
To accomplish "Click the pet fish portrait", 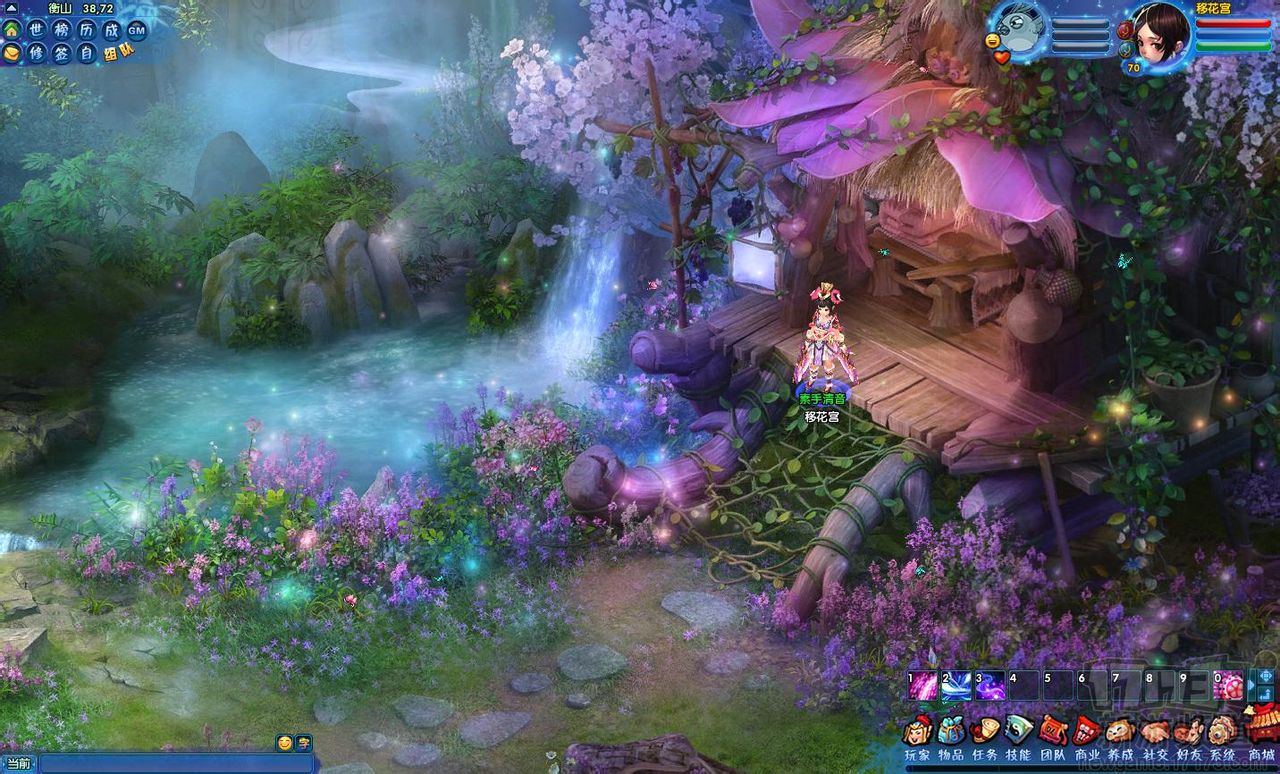I will pos(1020,26).
